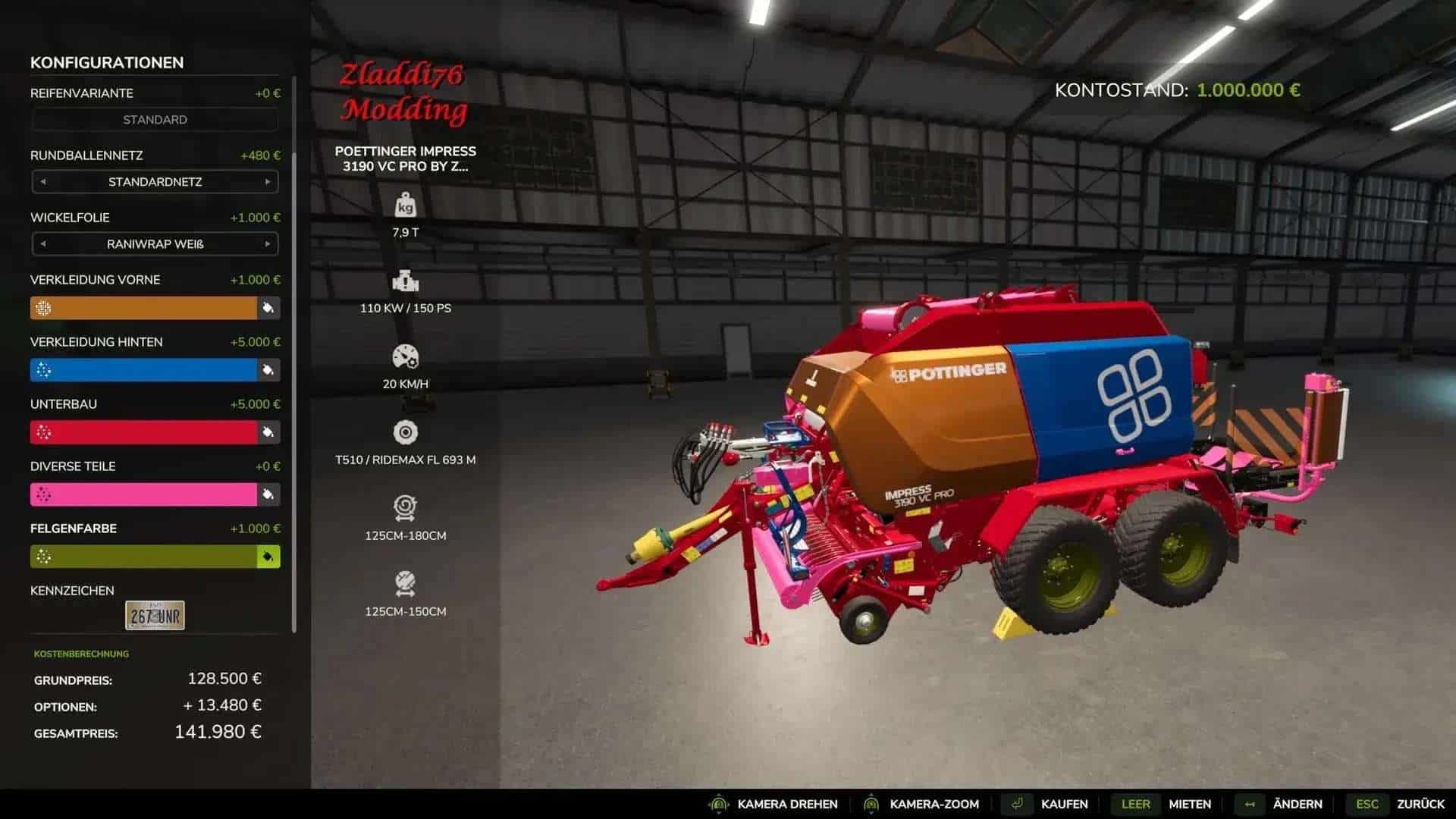Open the blue Verkleidung Hinten color bar
1456x819 pixels.
(x=143, y=370)
